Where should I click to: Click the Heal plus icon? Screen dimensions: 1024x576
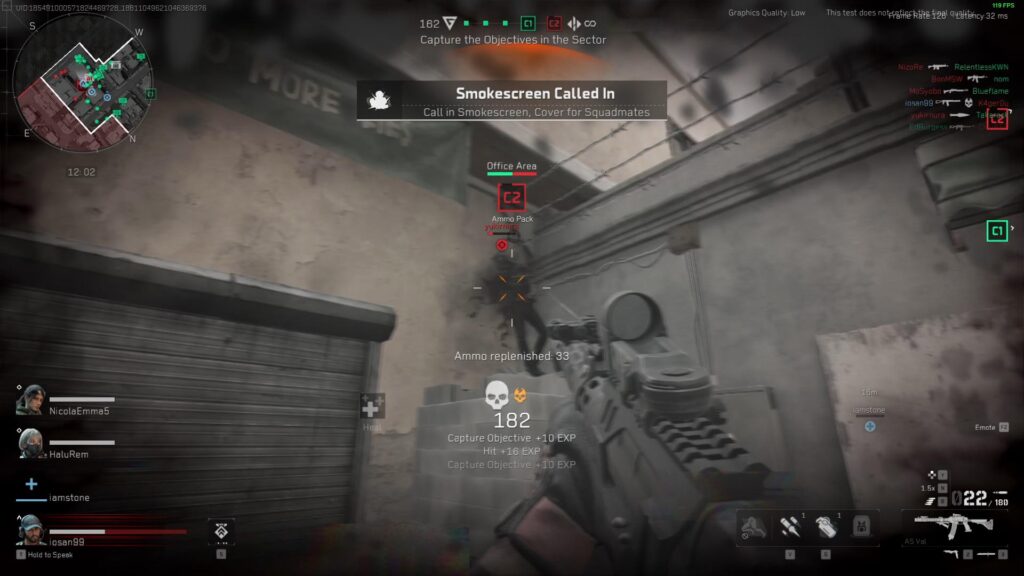(x=372, y=407)
